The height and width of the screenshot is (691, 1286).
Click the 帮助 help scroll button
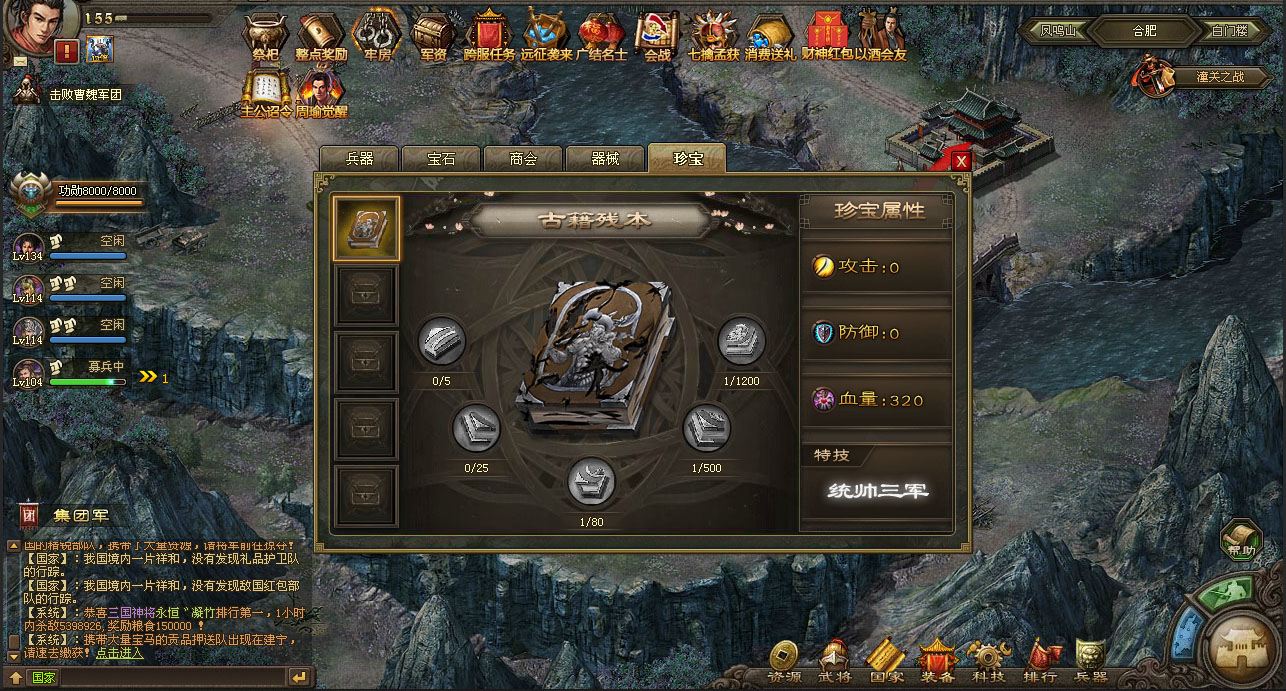tap(1241, 540)
